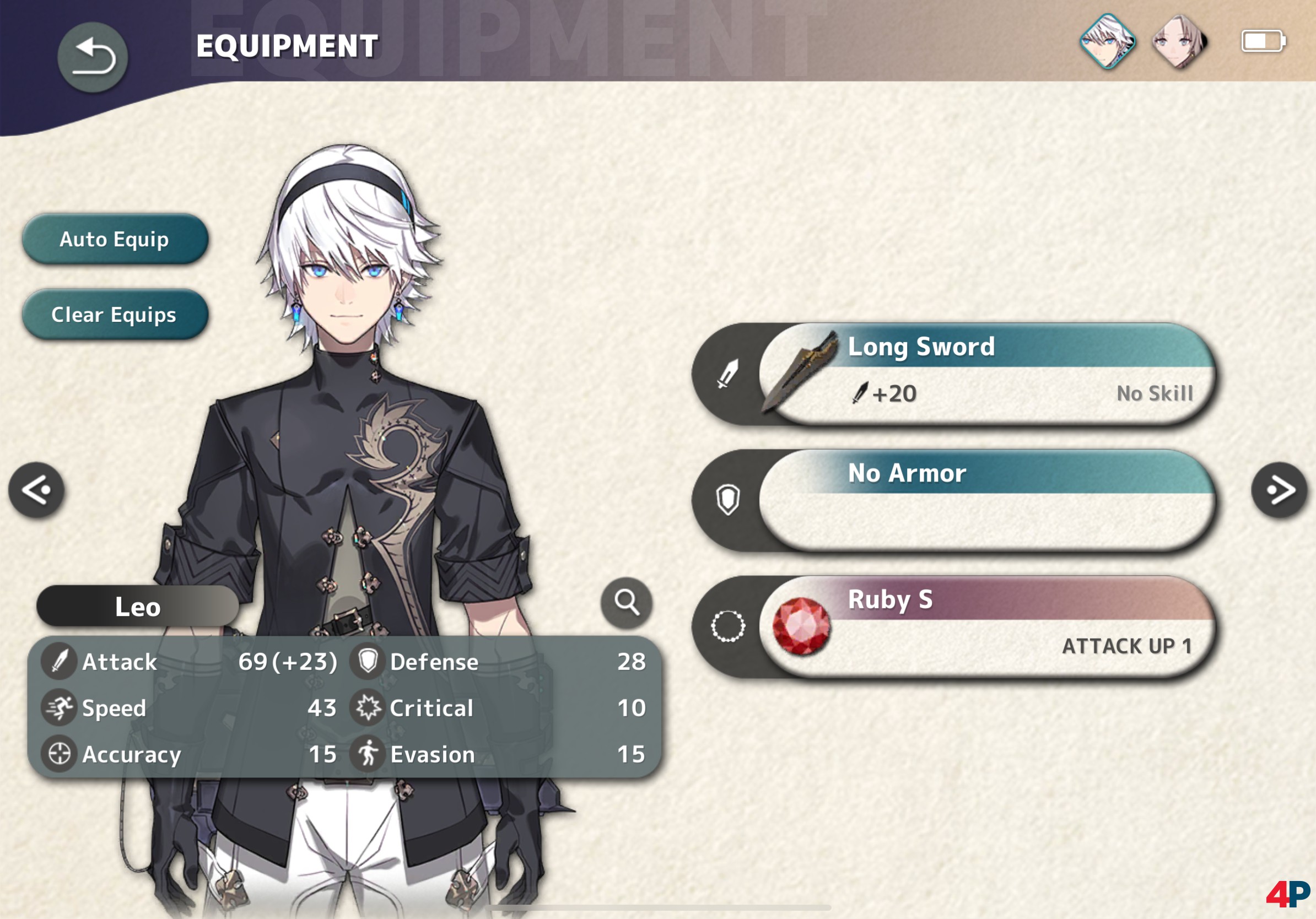
Task: Click the Auto Equip button
Action: tap(115, 239)
